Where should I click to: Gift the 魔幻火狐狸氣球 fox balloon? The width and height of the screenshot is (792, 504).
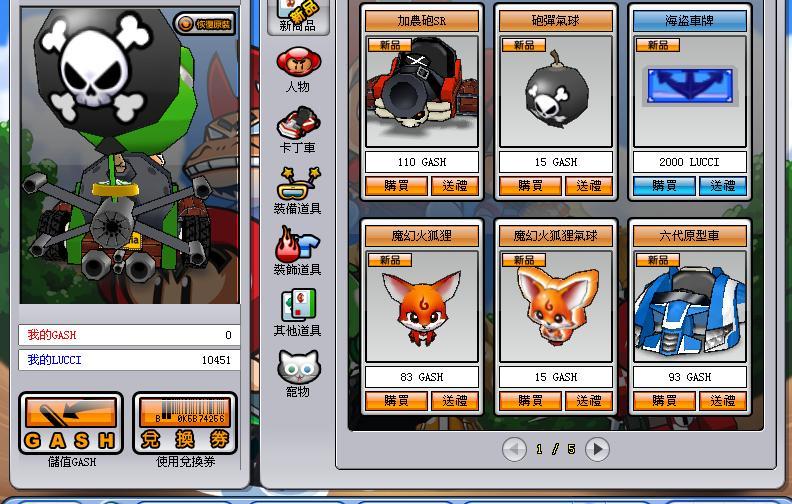coord(589,401)
